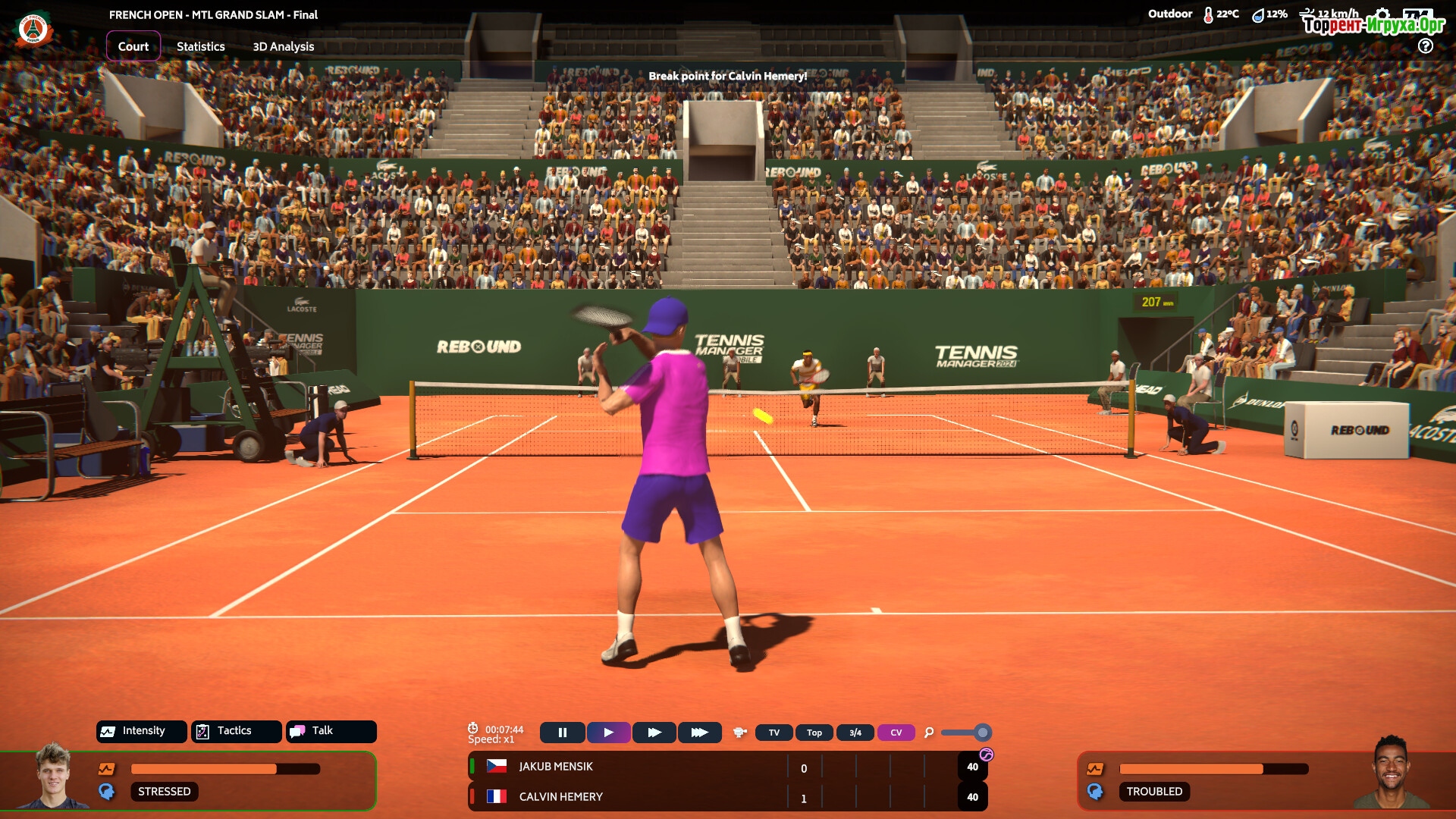
Task: Choose the Talk button
Action: point(331,731)
